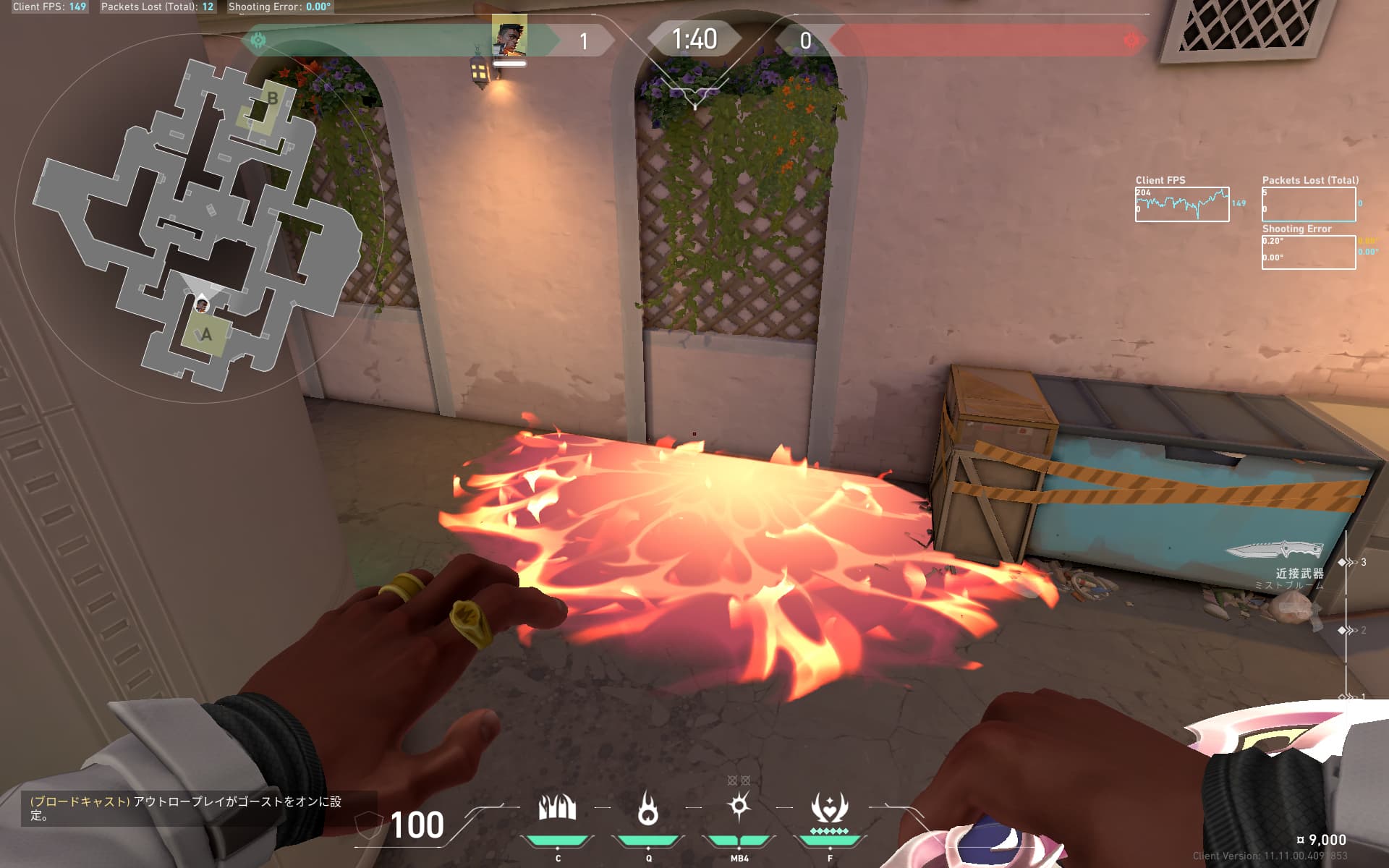The height and width of the screenshot is (868, 1389).
Task: Activate the Curveball flash ability
Action: point(739,807)
